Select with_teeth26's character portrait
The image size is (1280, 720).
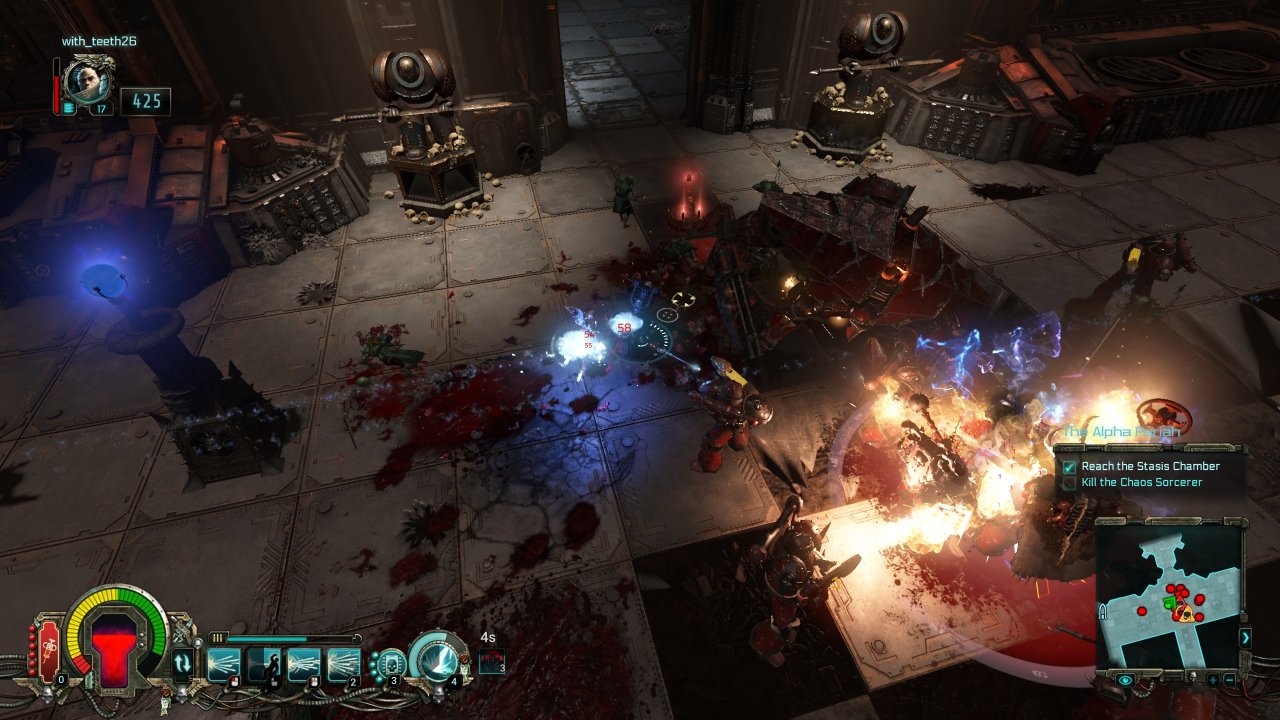[x=87, y=81]
